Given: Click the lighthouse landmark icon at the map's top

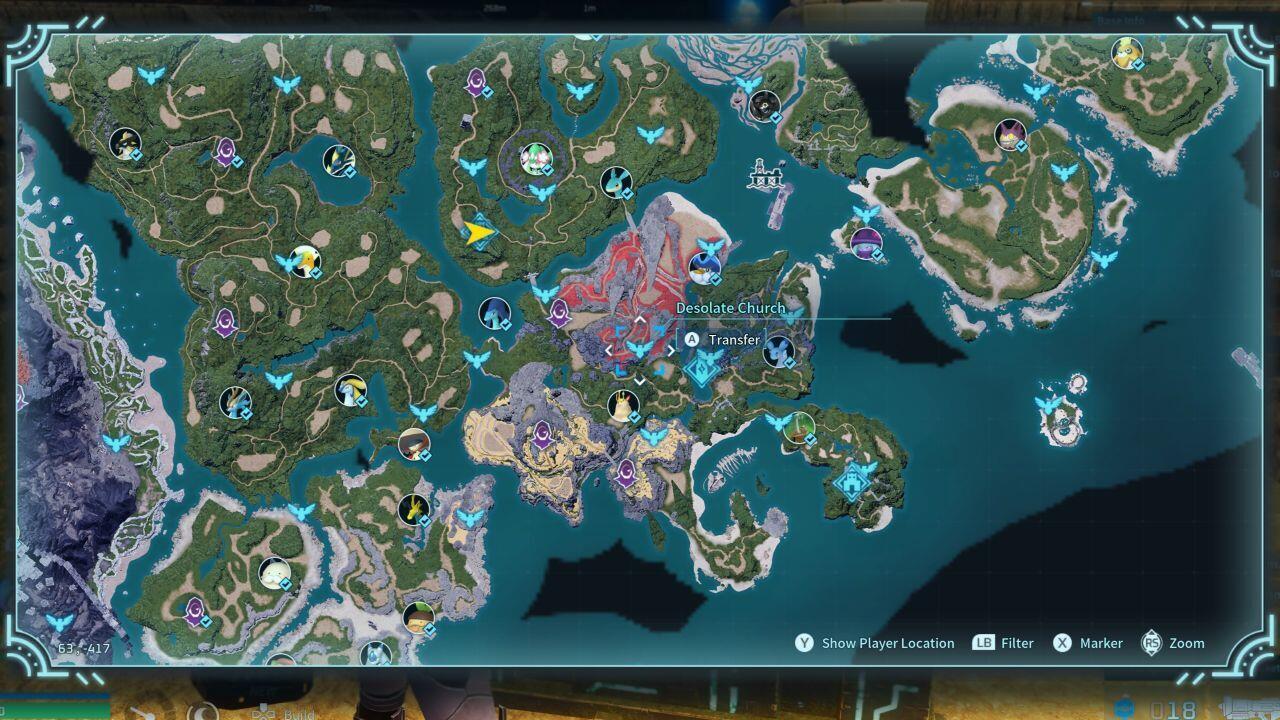Looking at the screenshot, I should 765,175.
